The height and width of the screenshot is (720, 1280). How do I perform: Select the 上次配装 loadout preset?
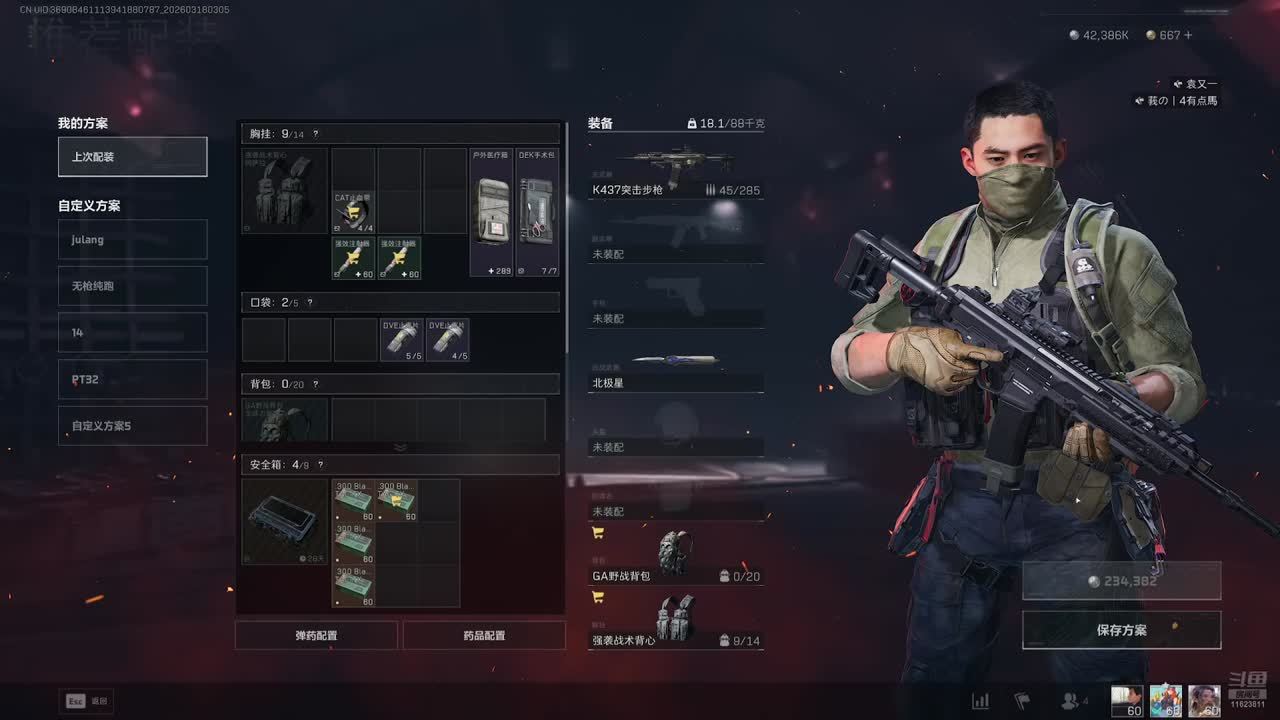click(132, 157)
